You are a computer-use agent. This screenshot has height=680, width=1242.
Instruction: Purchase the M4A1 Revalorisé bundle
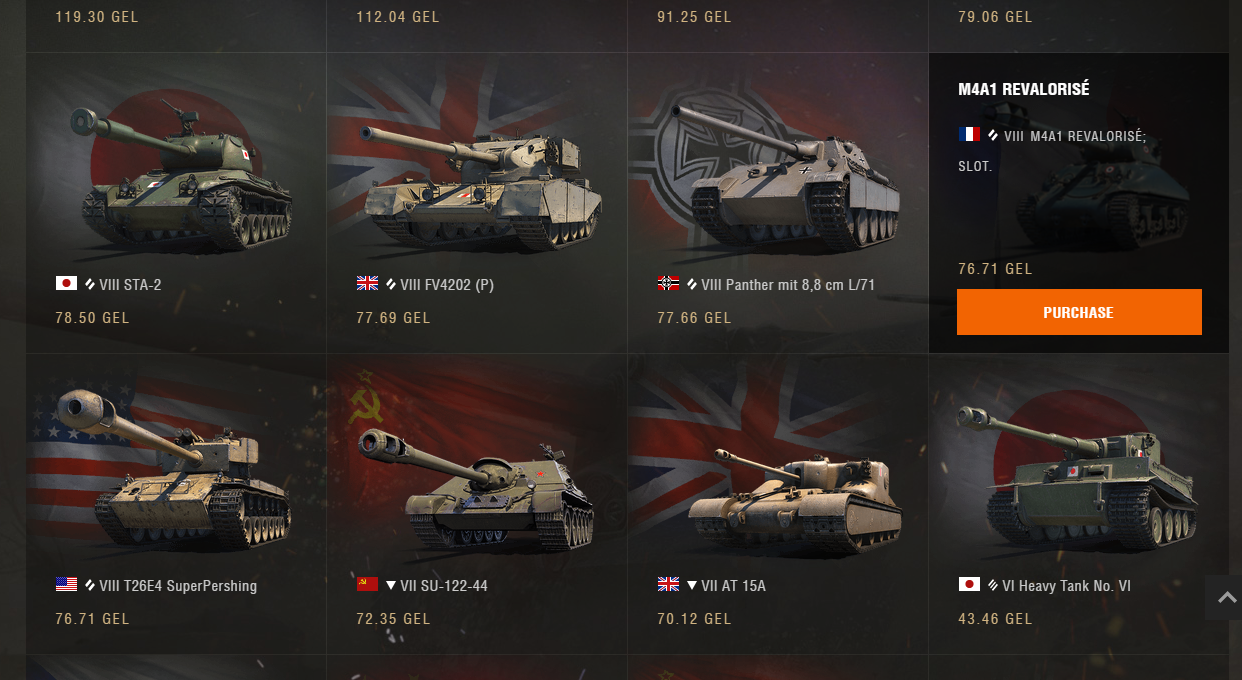pos(1078,312)
